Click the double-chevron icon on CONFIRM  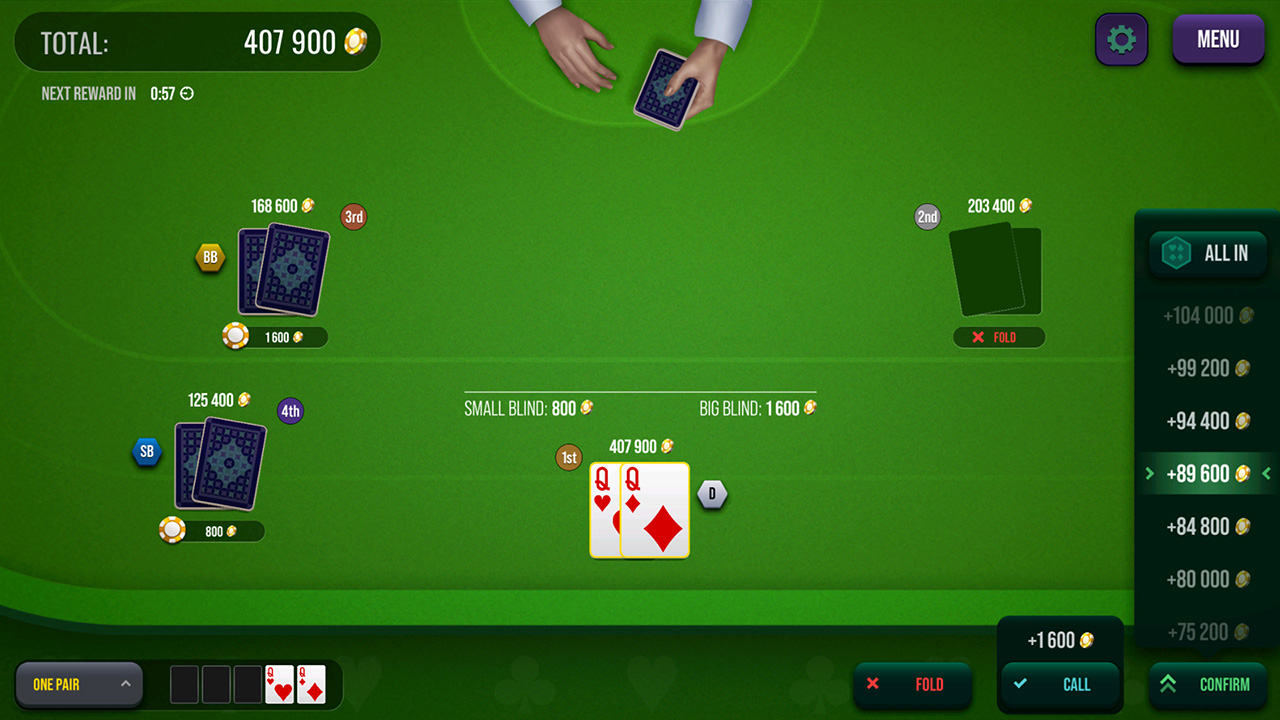[x=1167, y=684]
